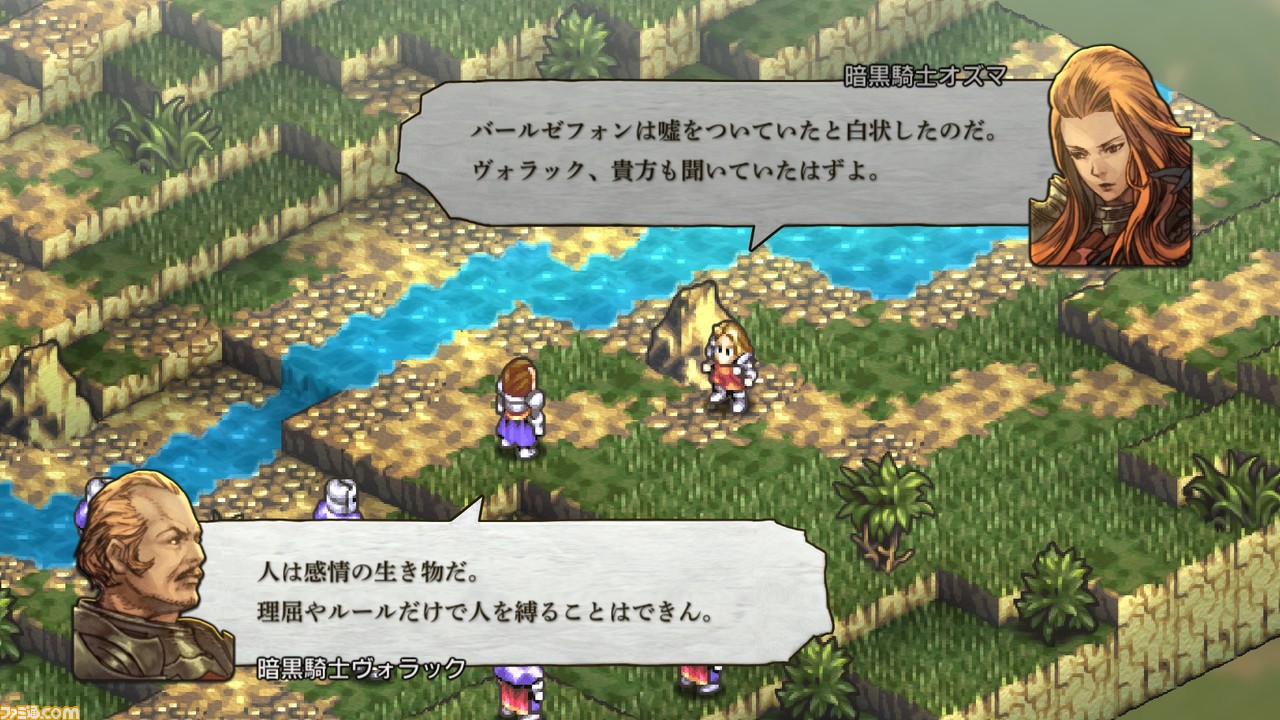Click the tall rock formation beside the hero
1280x720 pixels.
[690, 320]
